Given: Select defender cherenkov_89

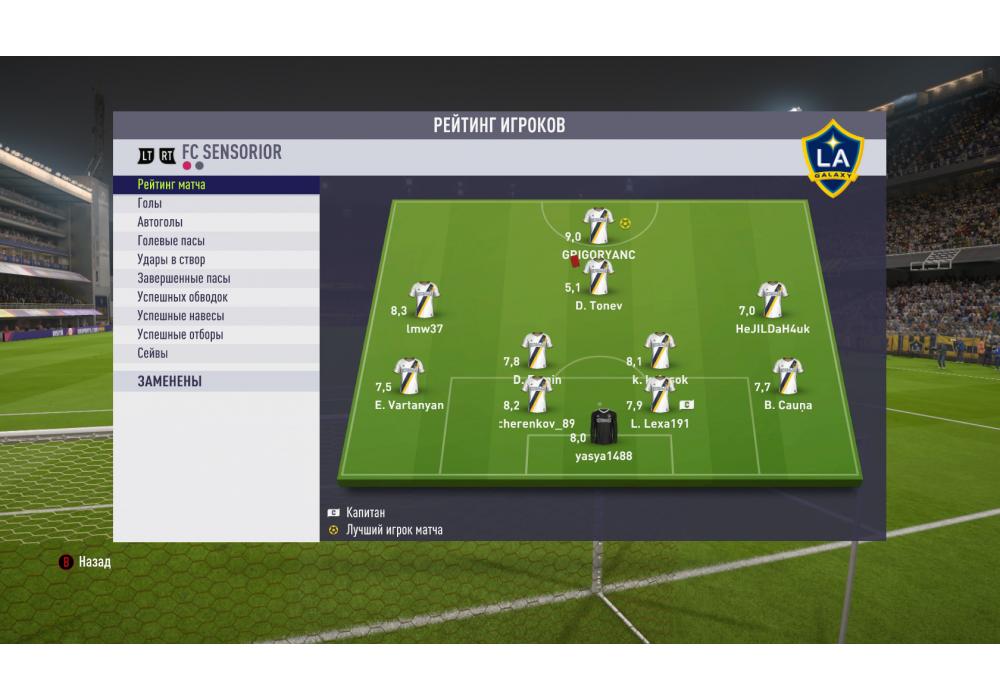Looking at the screenshot, I should pos(538,396).
